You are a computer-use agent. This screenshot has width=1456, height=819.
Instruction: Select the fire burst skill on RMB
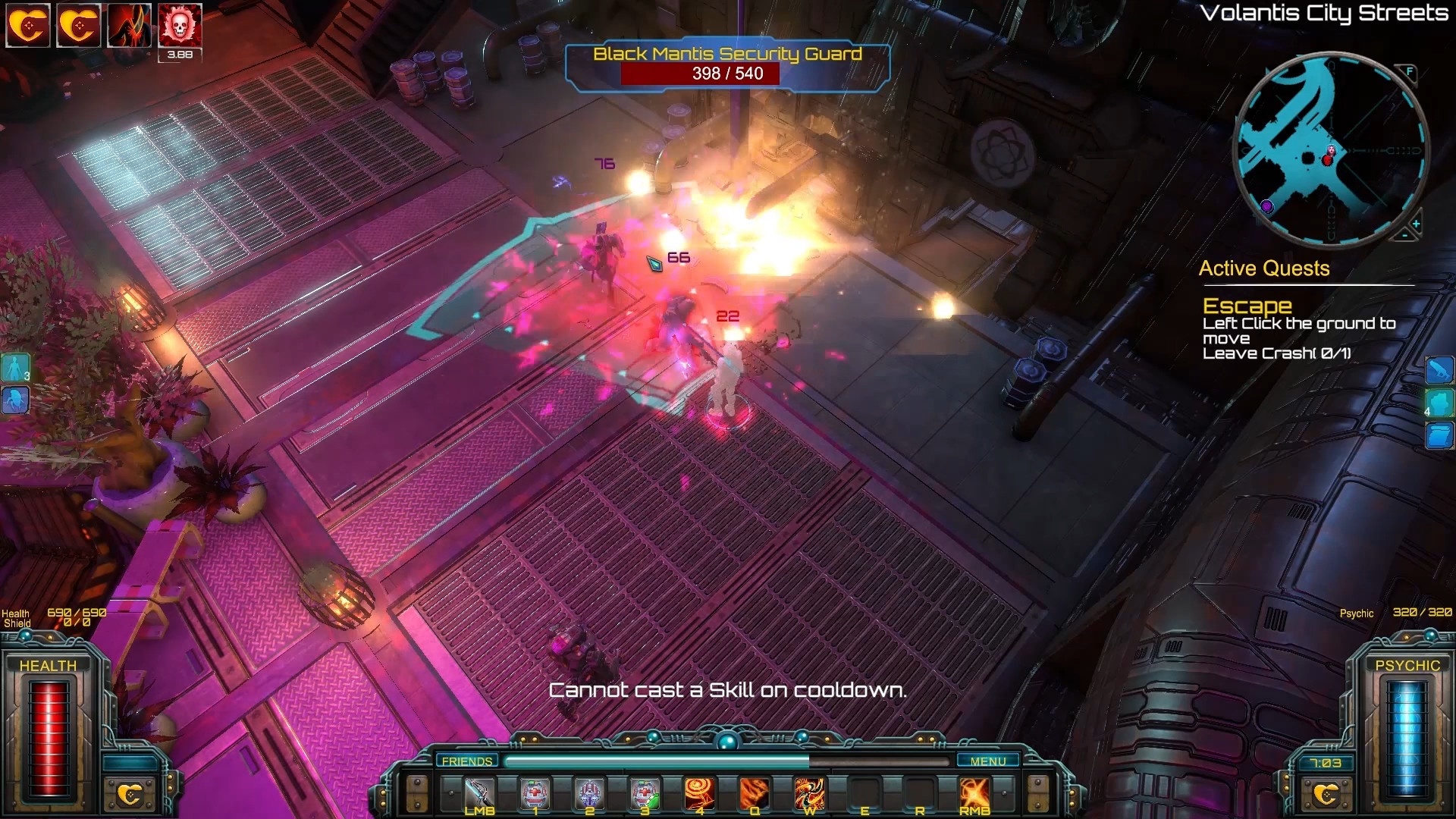pos(974,794)
